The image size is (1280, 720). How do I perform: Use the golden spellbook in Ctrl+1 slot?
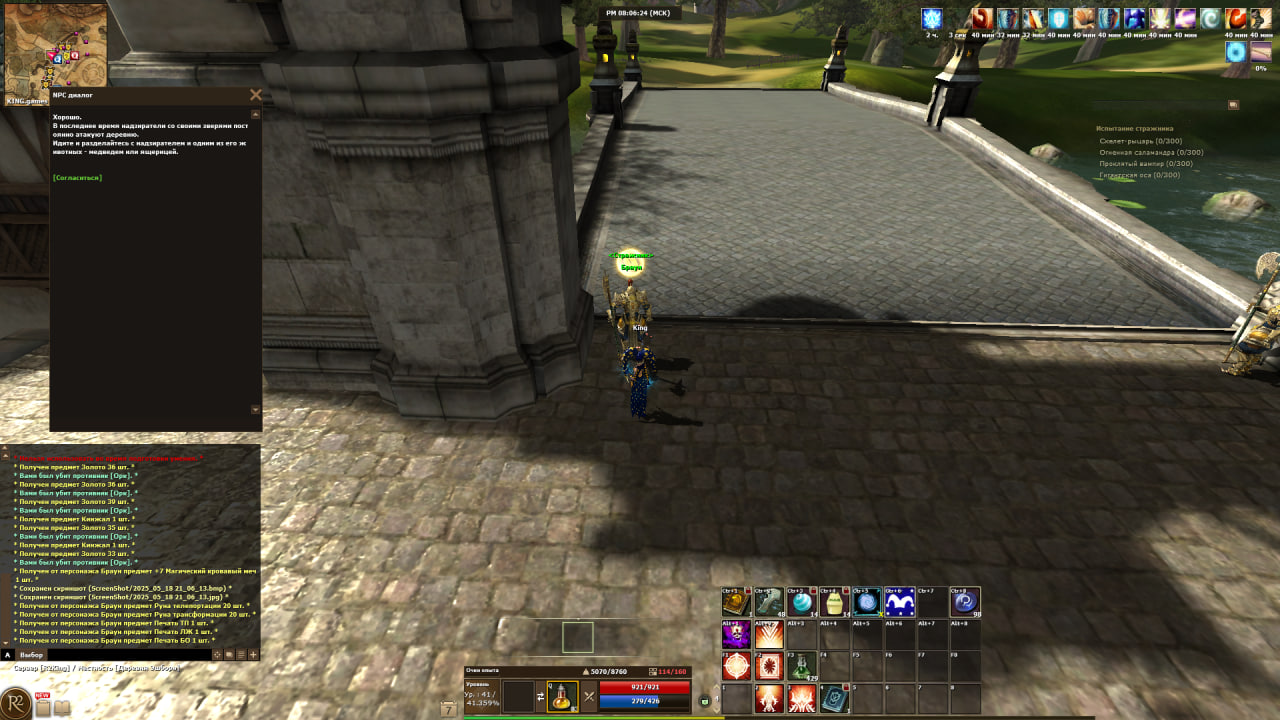(736, 602)
